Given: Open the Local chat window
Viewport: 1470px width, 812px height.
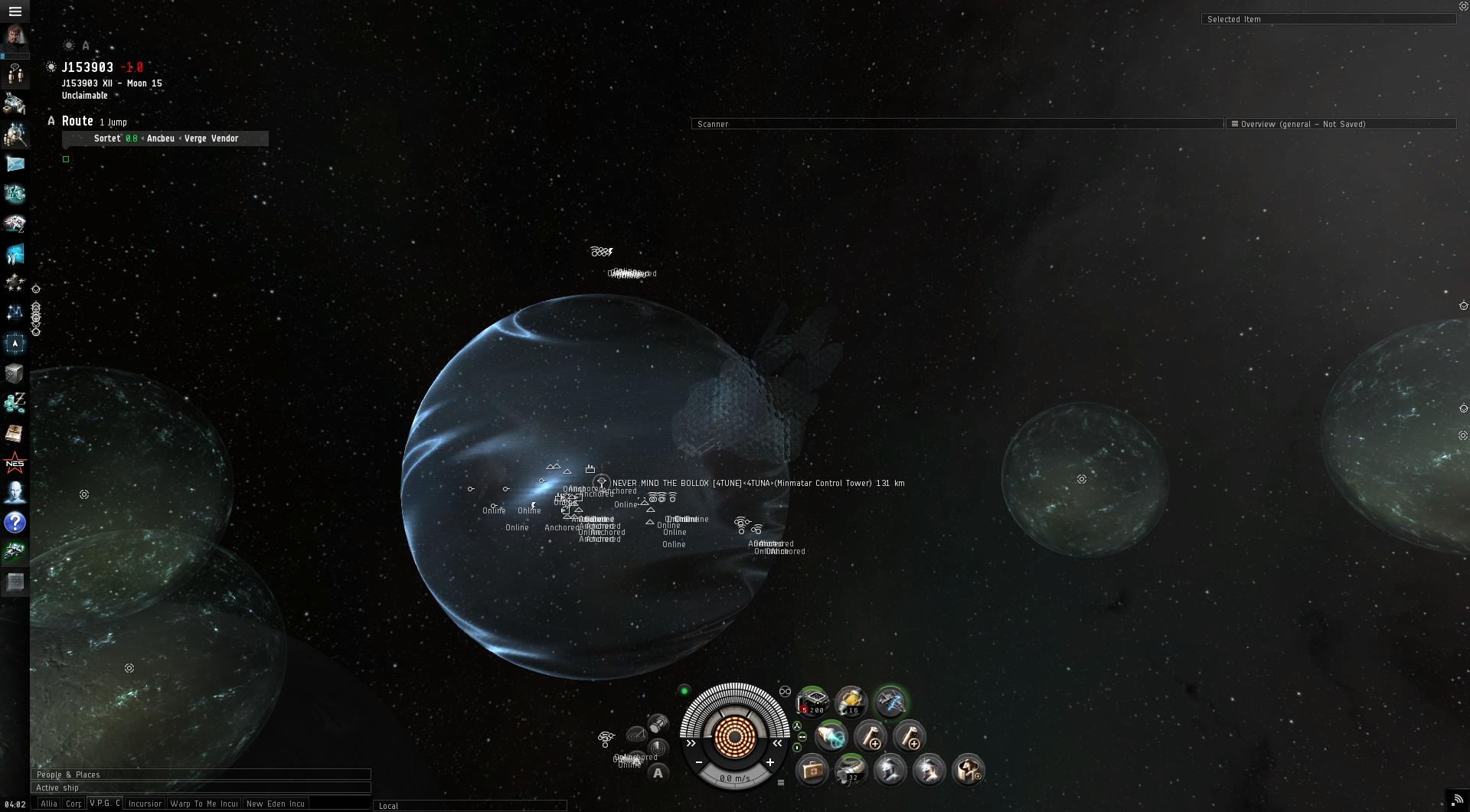Looking at the screenshot, I should click(x=469, y=806).
